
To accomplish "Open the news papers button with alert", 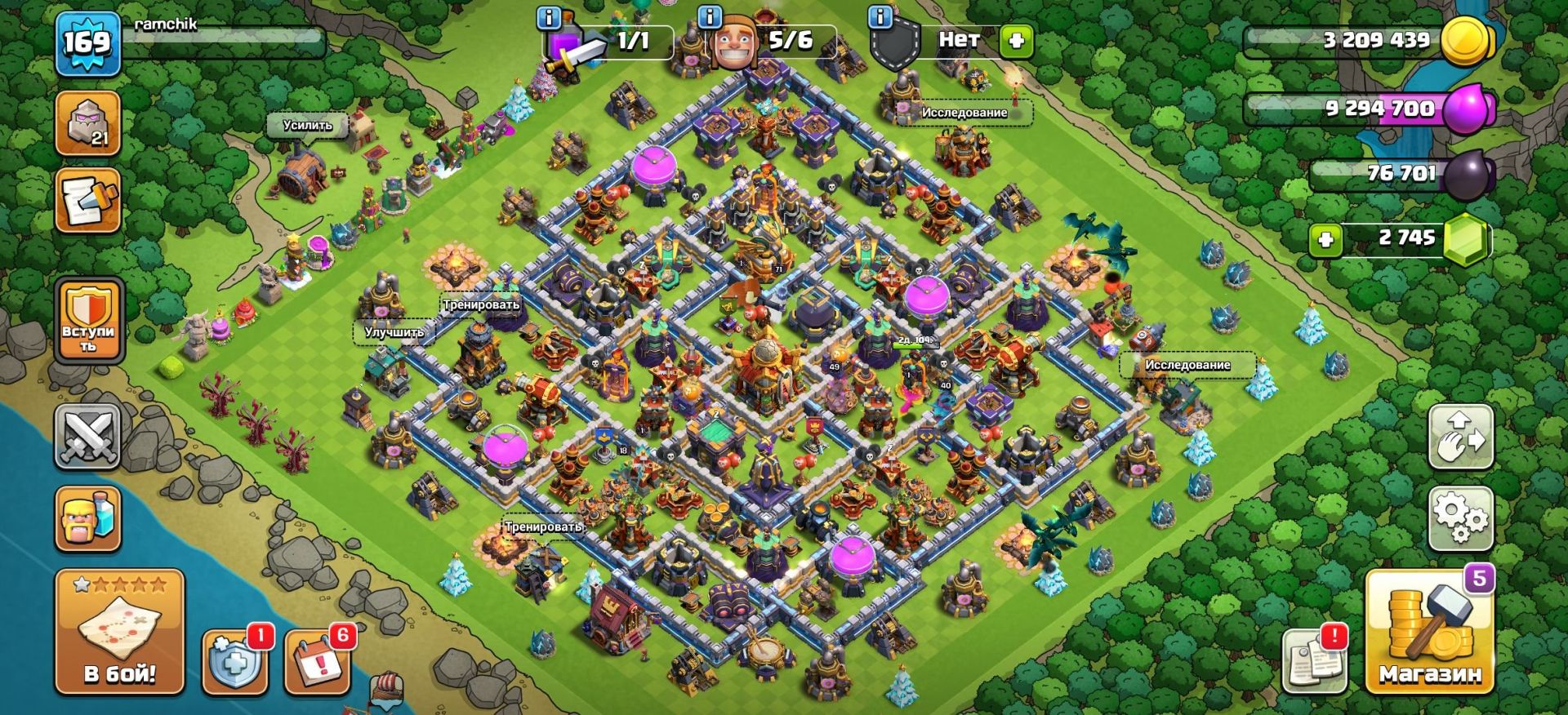I will pos(1314,661).
